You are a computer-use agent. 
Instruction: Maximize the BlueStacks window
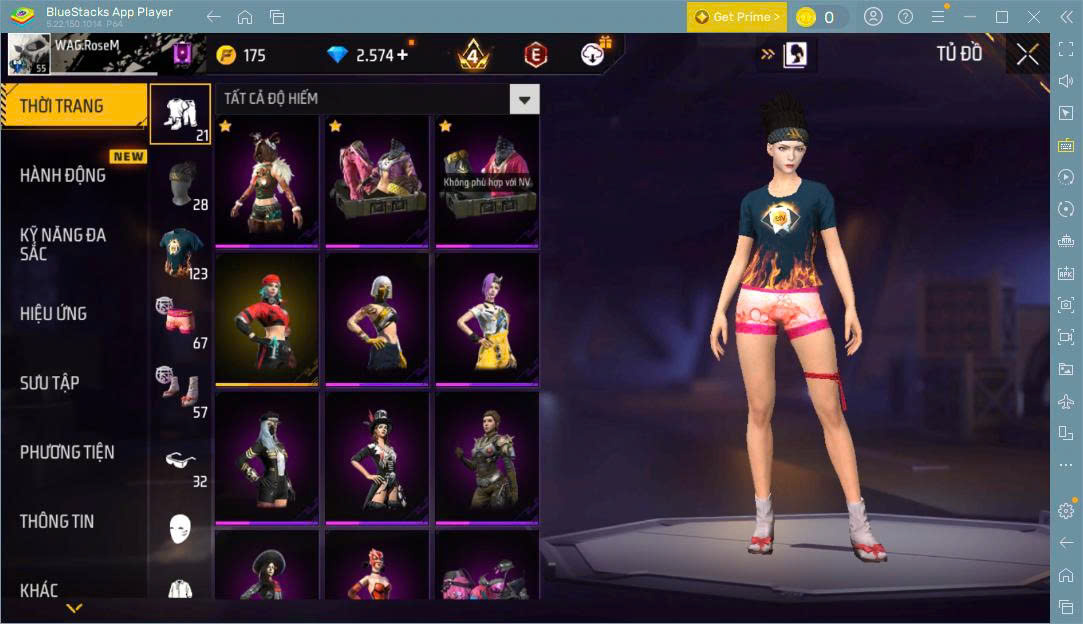tap(1002, 17)
